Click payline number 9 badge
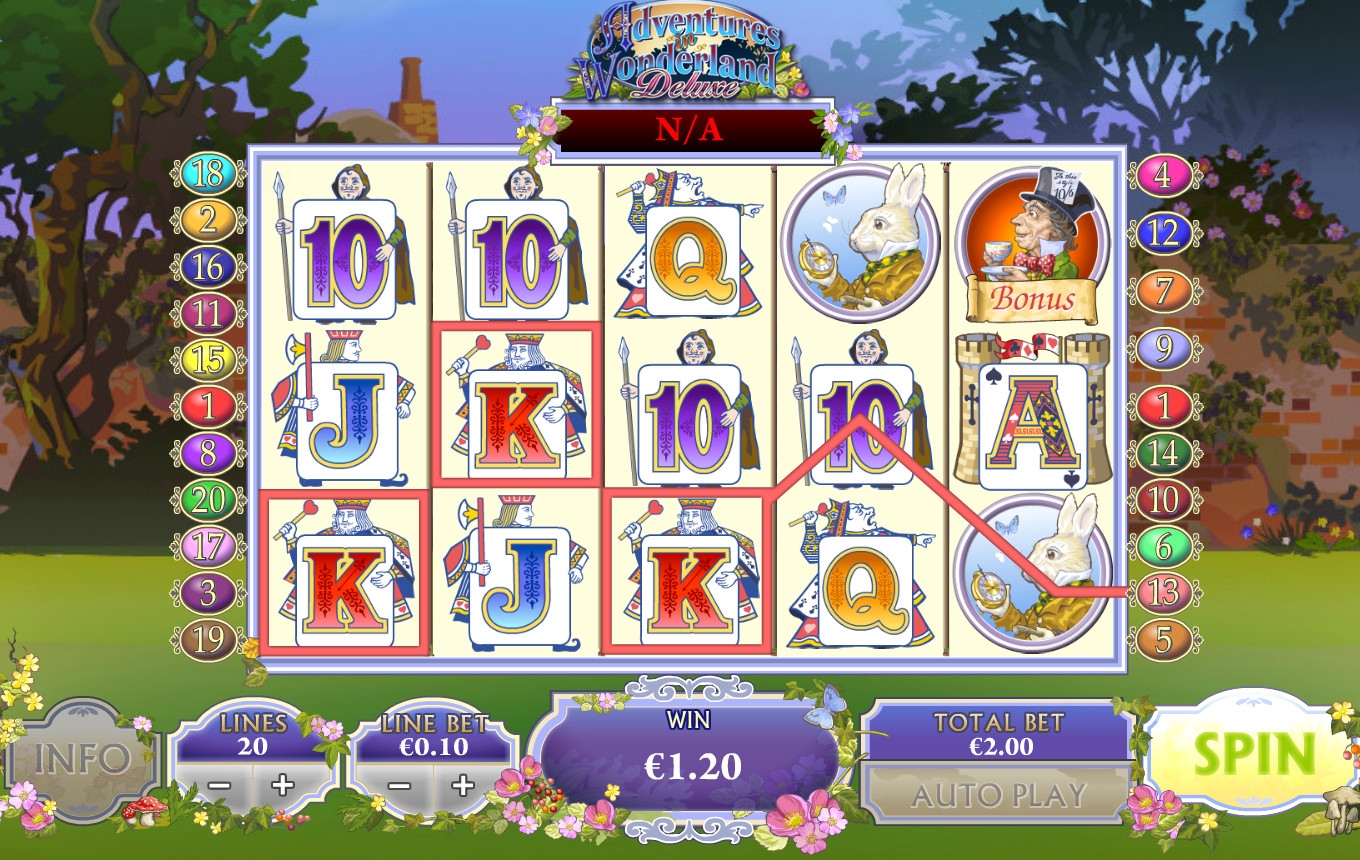1360x860 pixels. click(1163, 349)
